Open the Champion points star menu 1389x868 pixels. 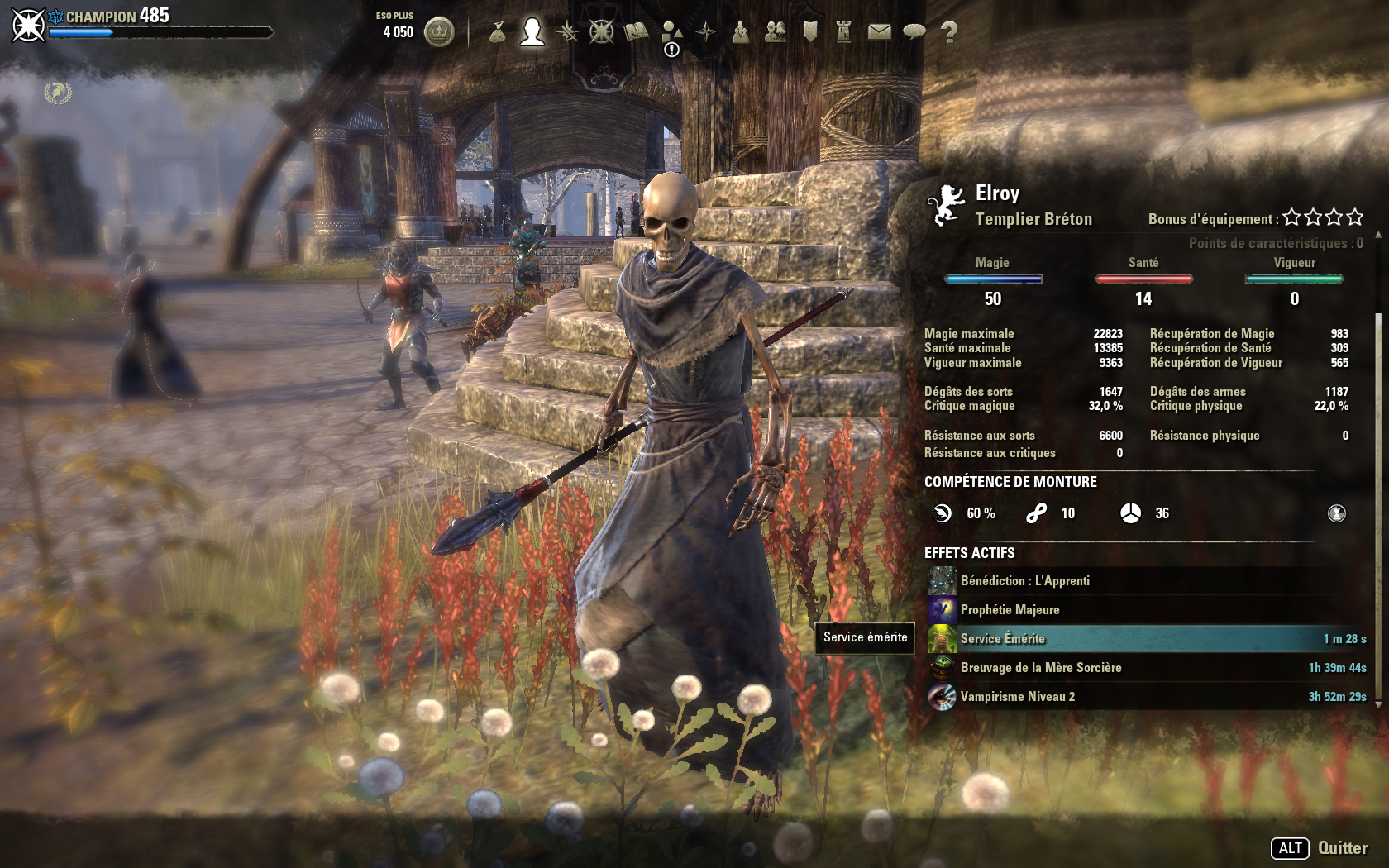[602, 32]
